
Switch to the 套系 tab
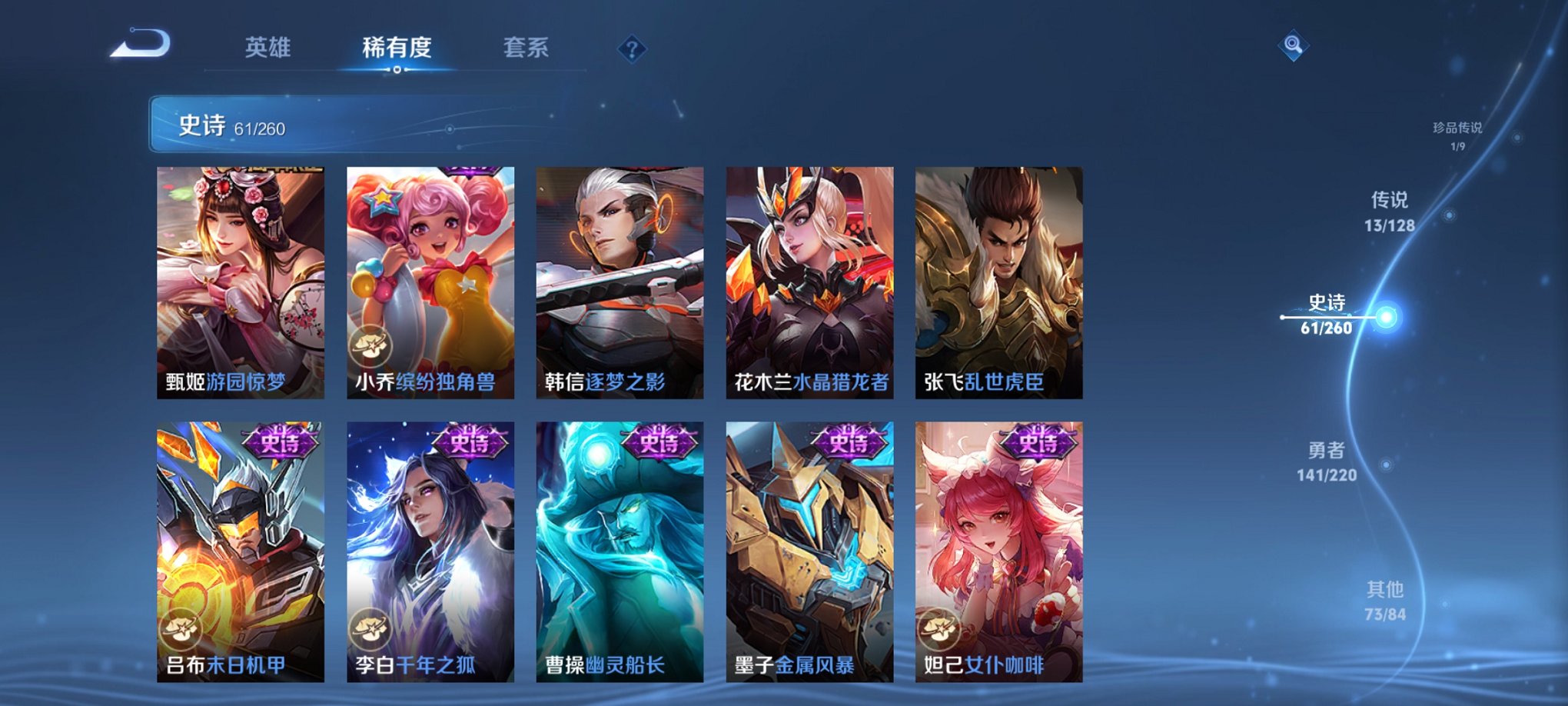523,48
